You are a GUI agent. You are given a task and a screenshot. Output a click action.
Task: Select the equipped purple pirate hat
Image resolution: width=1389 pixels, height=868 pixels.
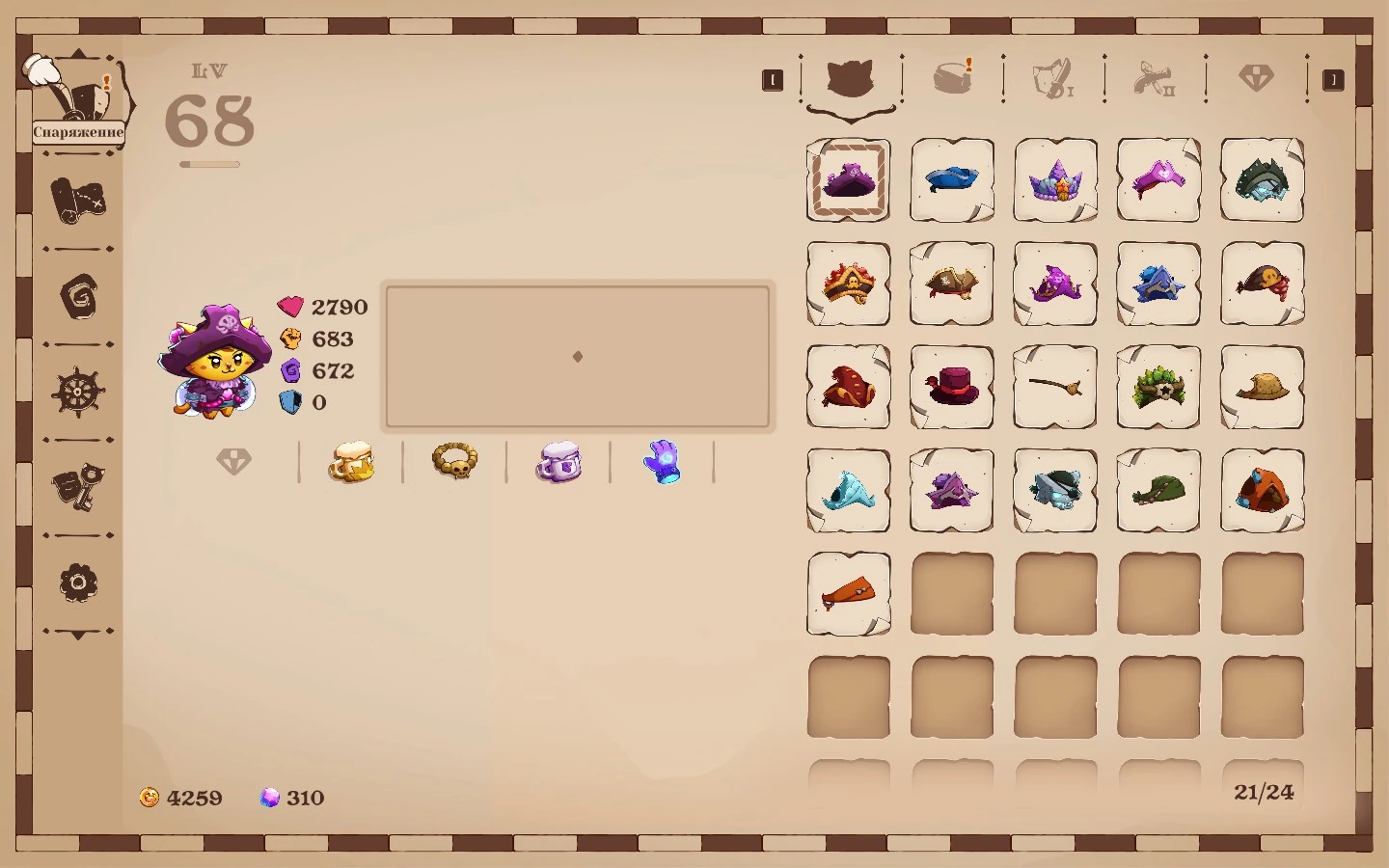[848, 179]
